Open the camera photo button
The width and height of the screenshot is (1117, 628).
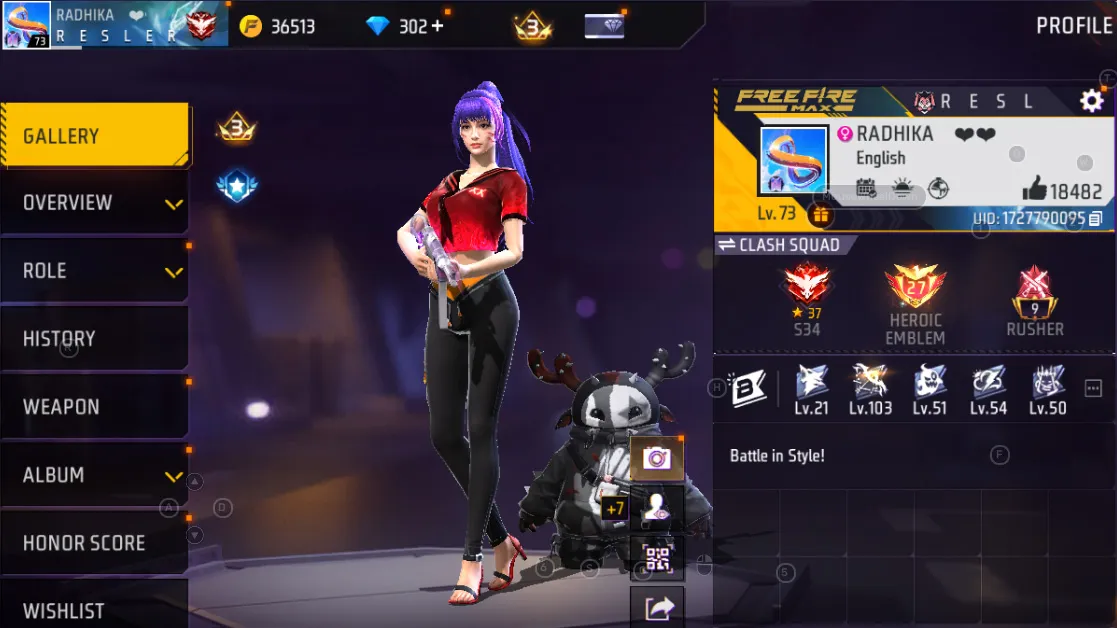[657, 458]
